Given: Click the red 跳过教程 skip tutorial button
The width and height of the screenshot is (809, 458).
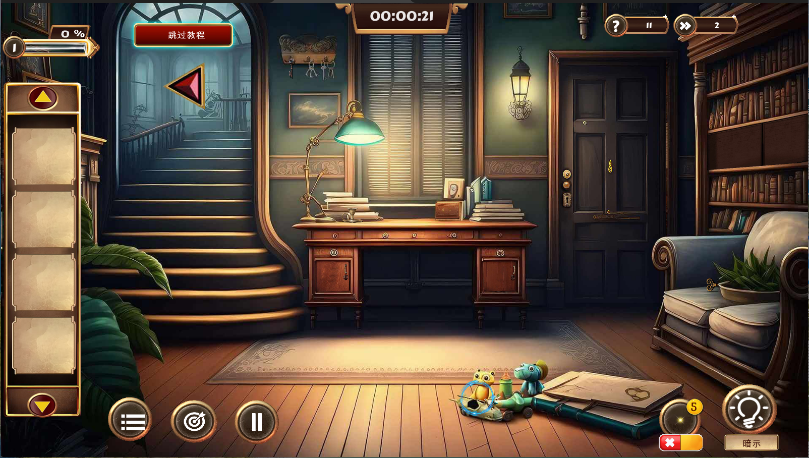Looking at the screenshot, I should [x=183, y=35].
